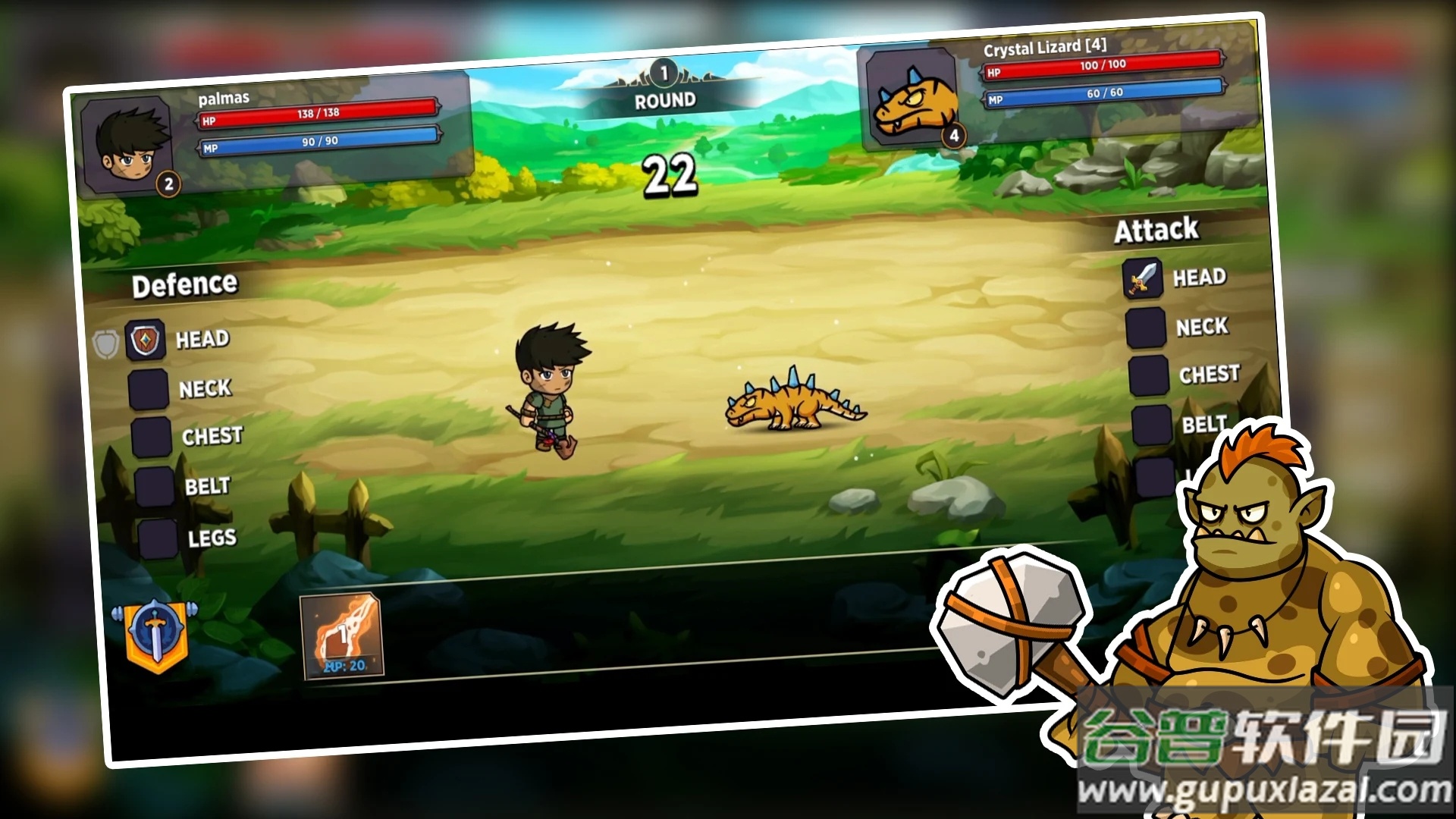
Task: Choose NECK as defence zone
Action: pyautogui.click(x=149, y=390)
